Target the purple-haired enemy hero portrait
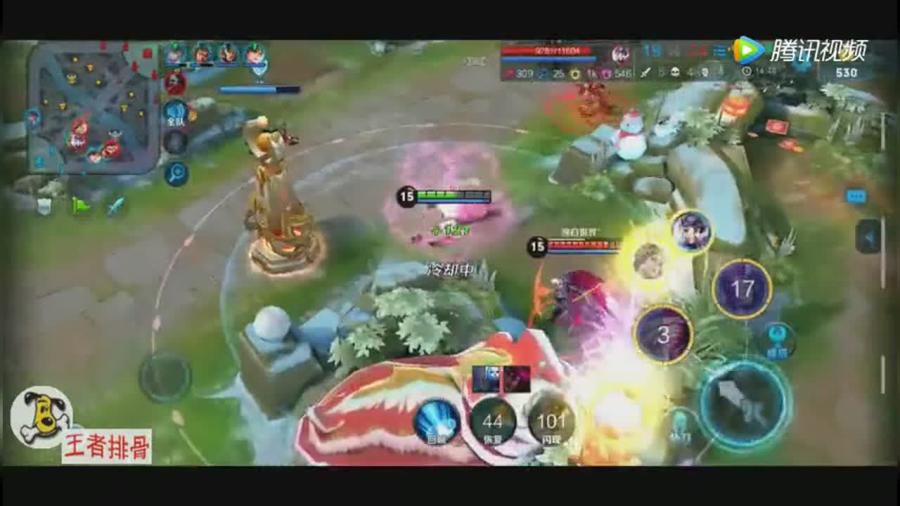Image resolution: width=900 pixels, height=506 pixels. click(x=690, y=231)
